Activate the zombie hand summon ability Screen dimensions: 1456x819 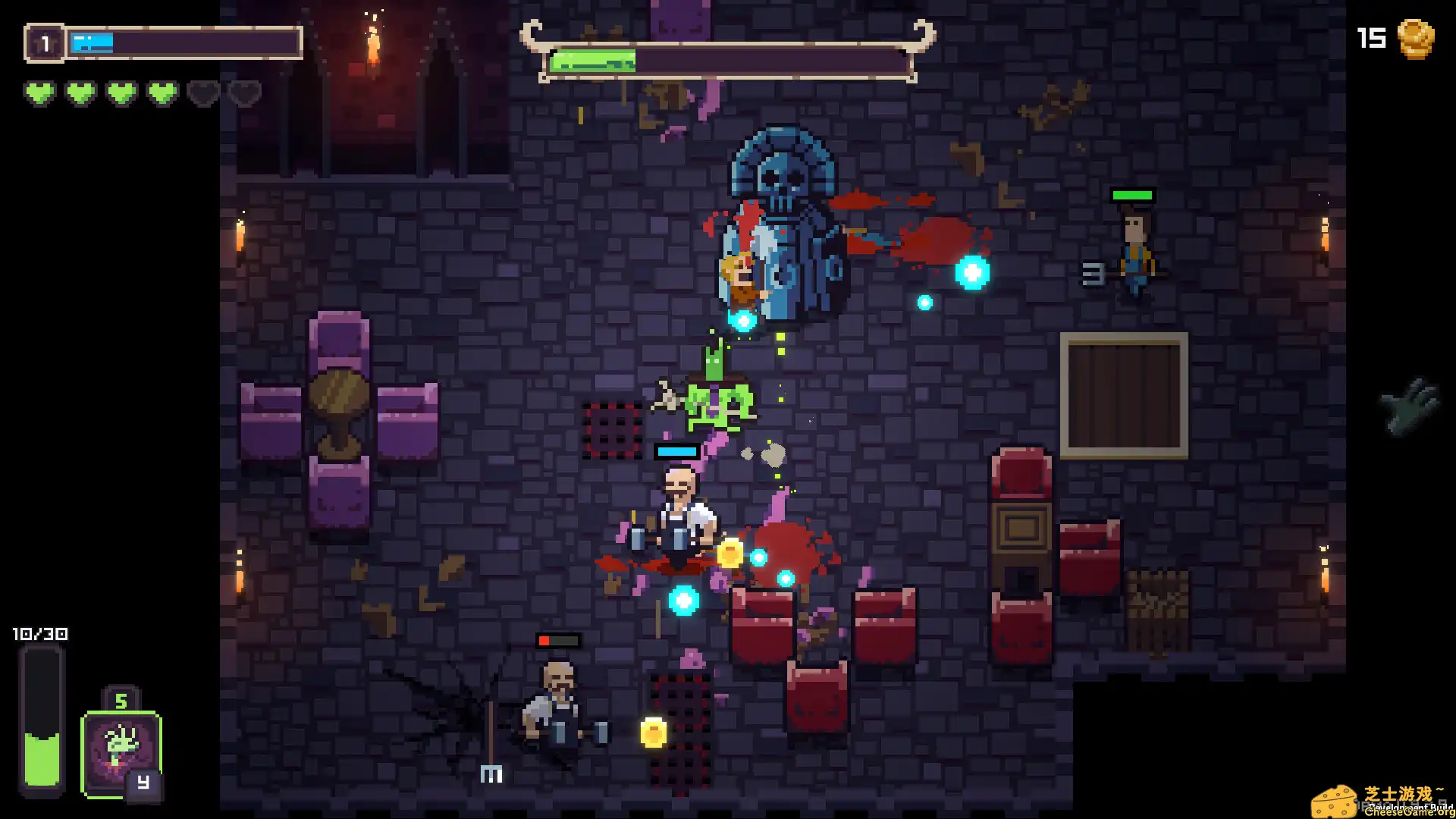click(121, 753)
